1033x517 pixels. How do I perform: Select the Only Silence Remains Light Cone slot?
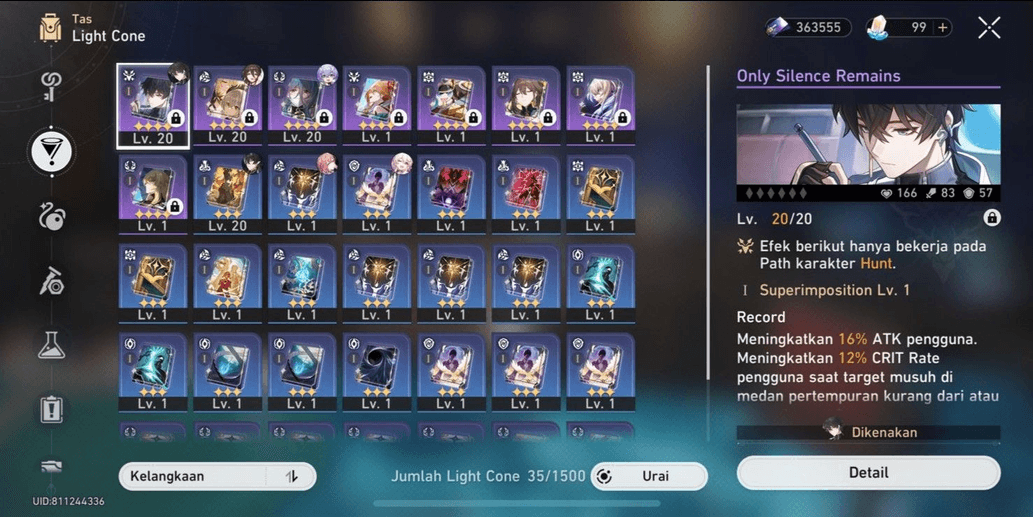[x=152, y=107]
